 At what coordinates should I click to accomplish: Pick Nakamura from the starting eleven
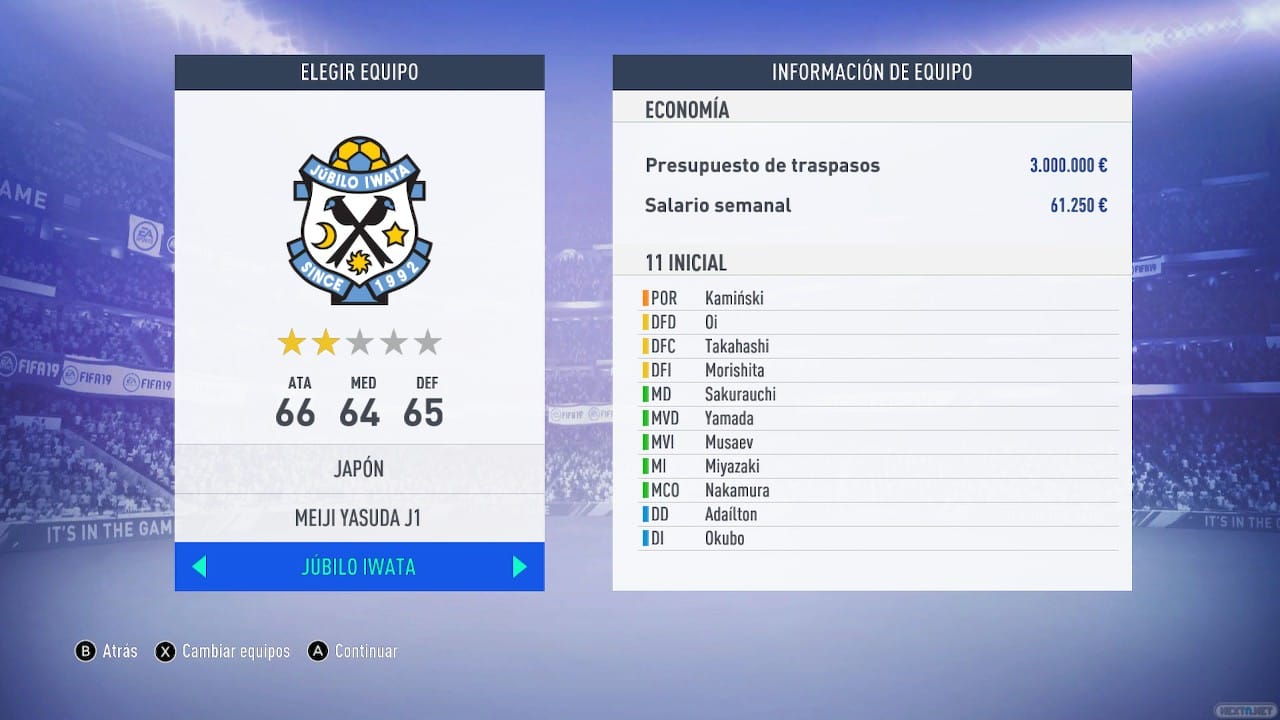coord(737,490)
